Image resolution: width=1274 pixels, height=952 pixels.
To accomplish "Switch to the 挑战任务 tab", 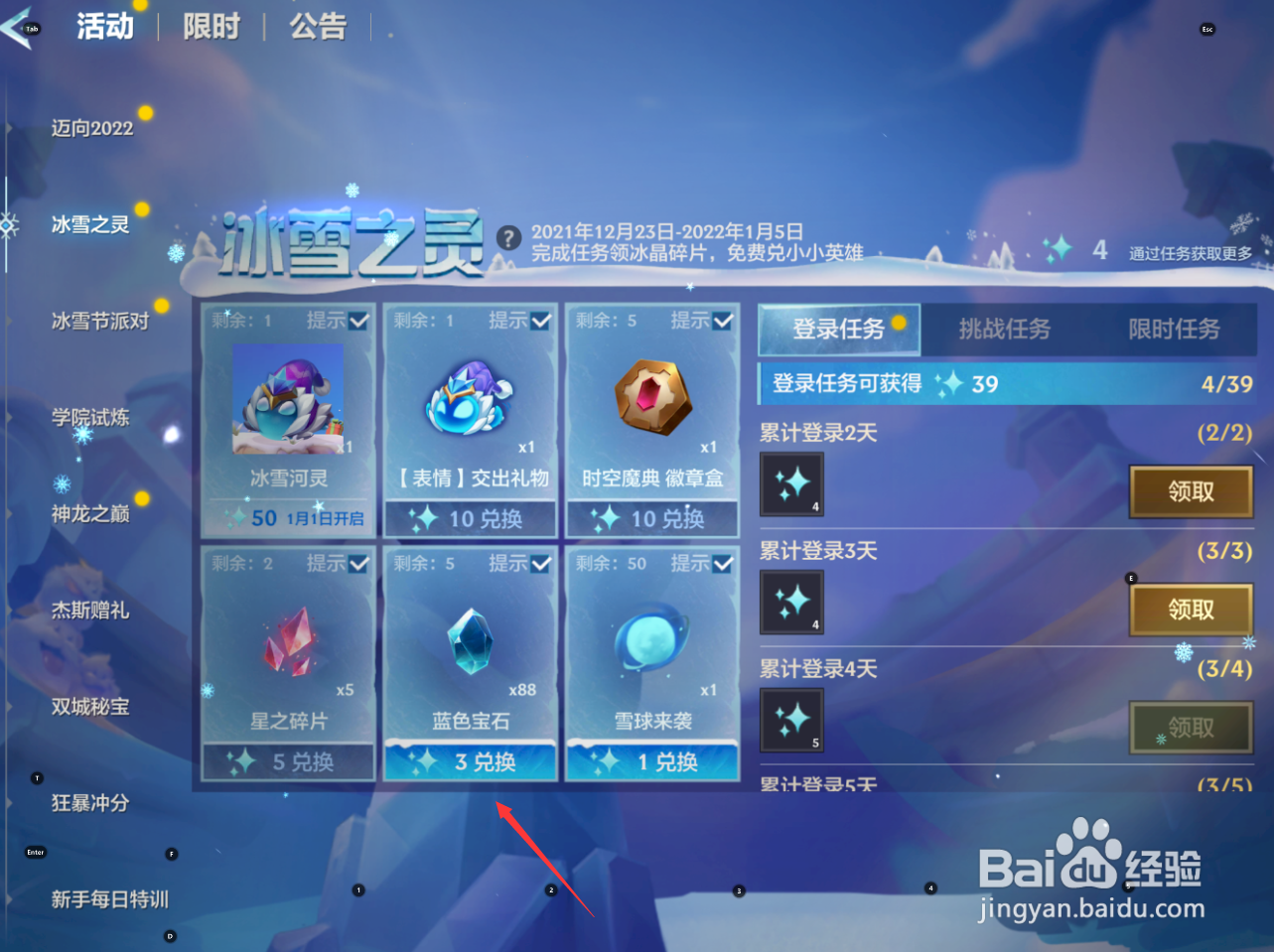I will click(1005, 329).
